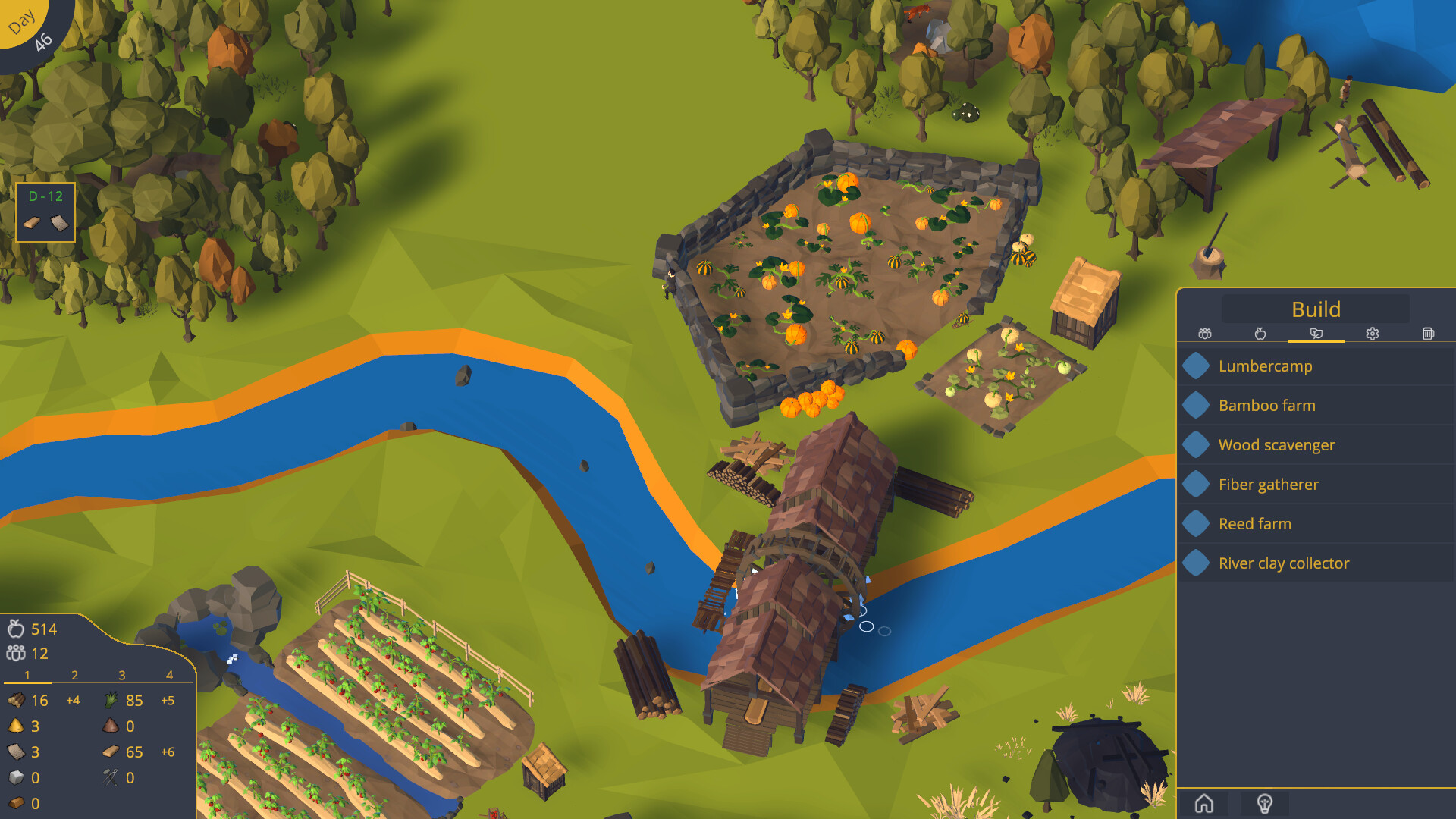Switch to resource panel tab 2
The image size is (1456, 819).
pyautogui.click(x=74, y=674)
